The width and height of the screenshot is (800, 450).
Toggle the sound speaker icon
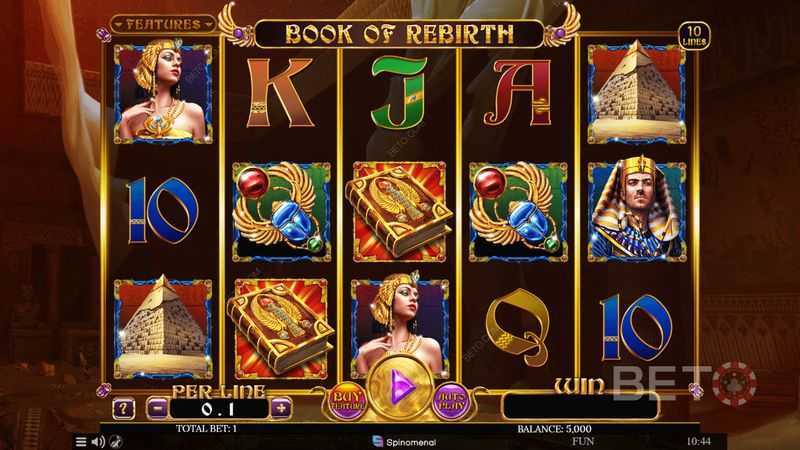coord(99,440)
